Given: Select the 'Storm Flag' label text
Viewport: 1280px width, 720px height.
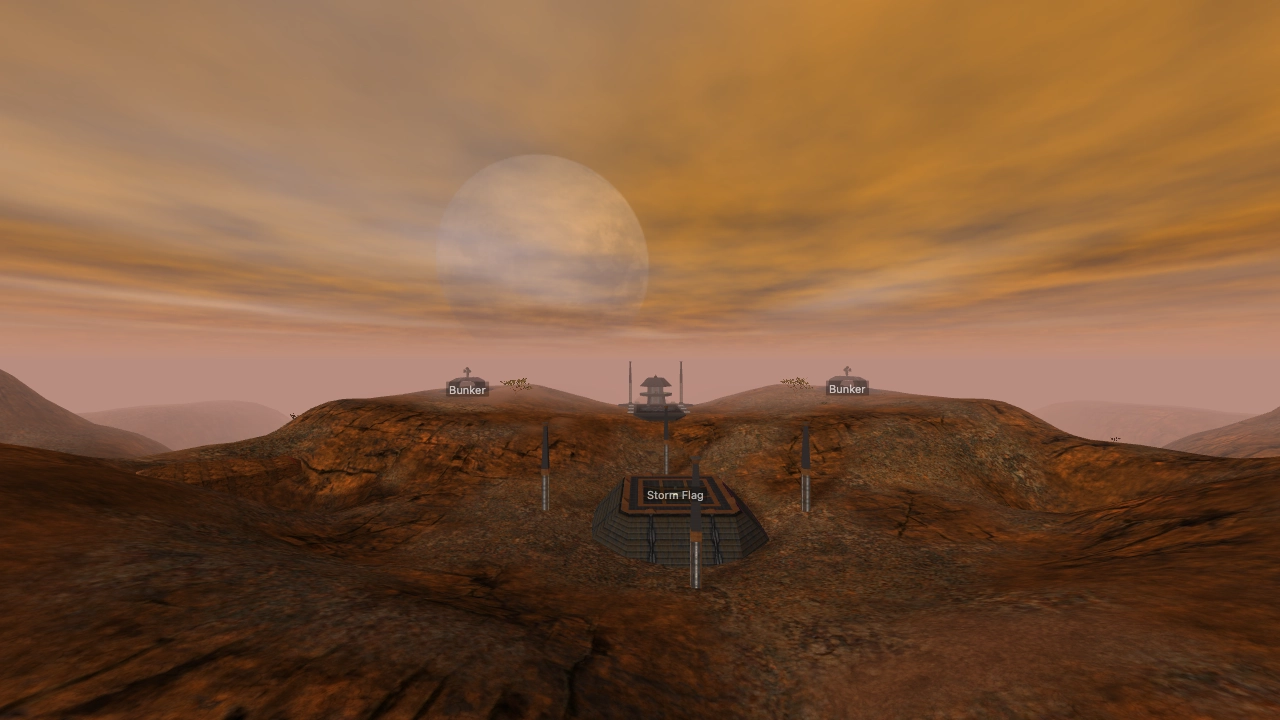Looking at the screenshot, I should pos(677,494).
